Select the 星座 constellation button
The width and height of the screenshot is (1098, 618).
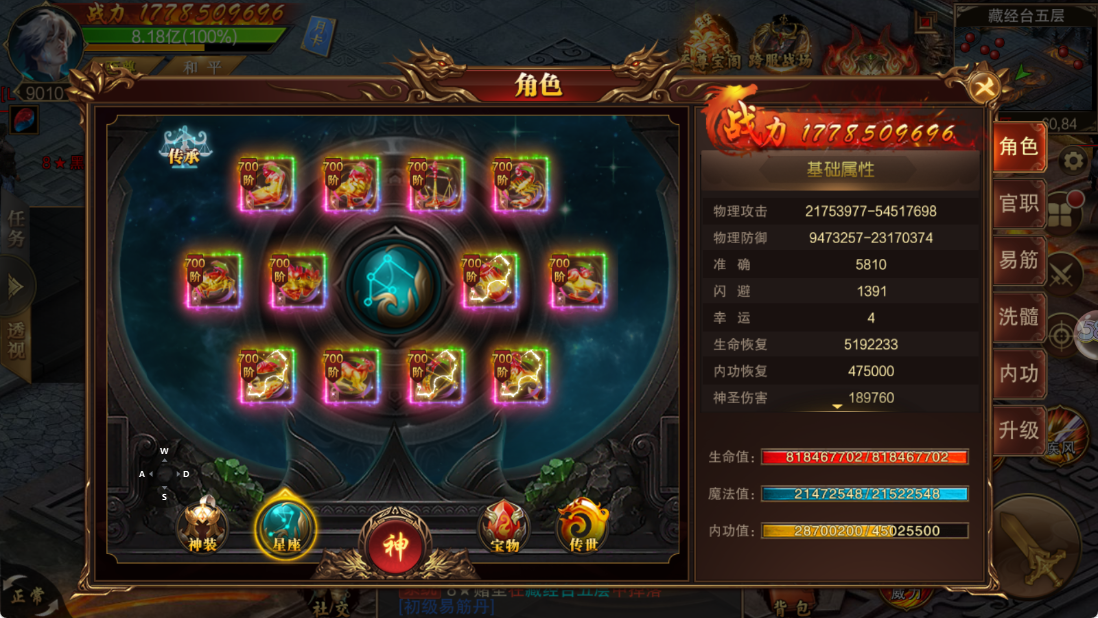point(286,526)
